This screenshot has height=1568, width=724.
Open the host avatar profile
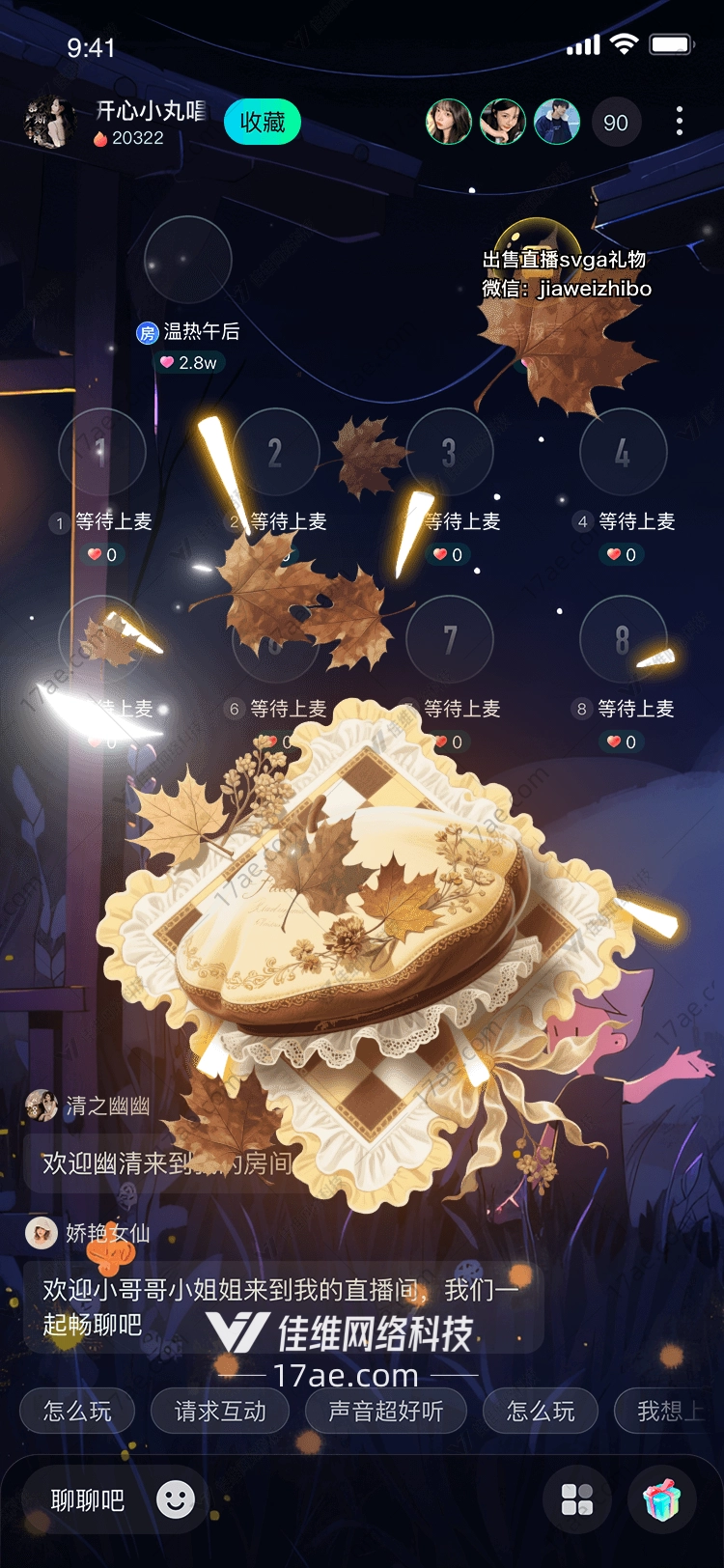click(49, 123)
